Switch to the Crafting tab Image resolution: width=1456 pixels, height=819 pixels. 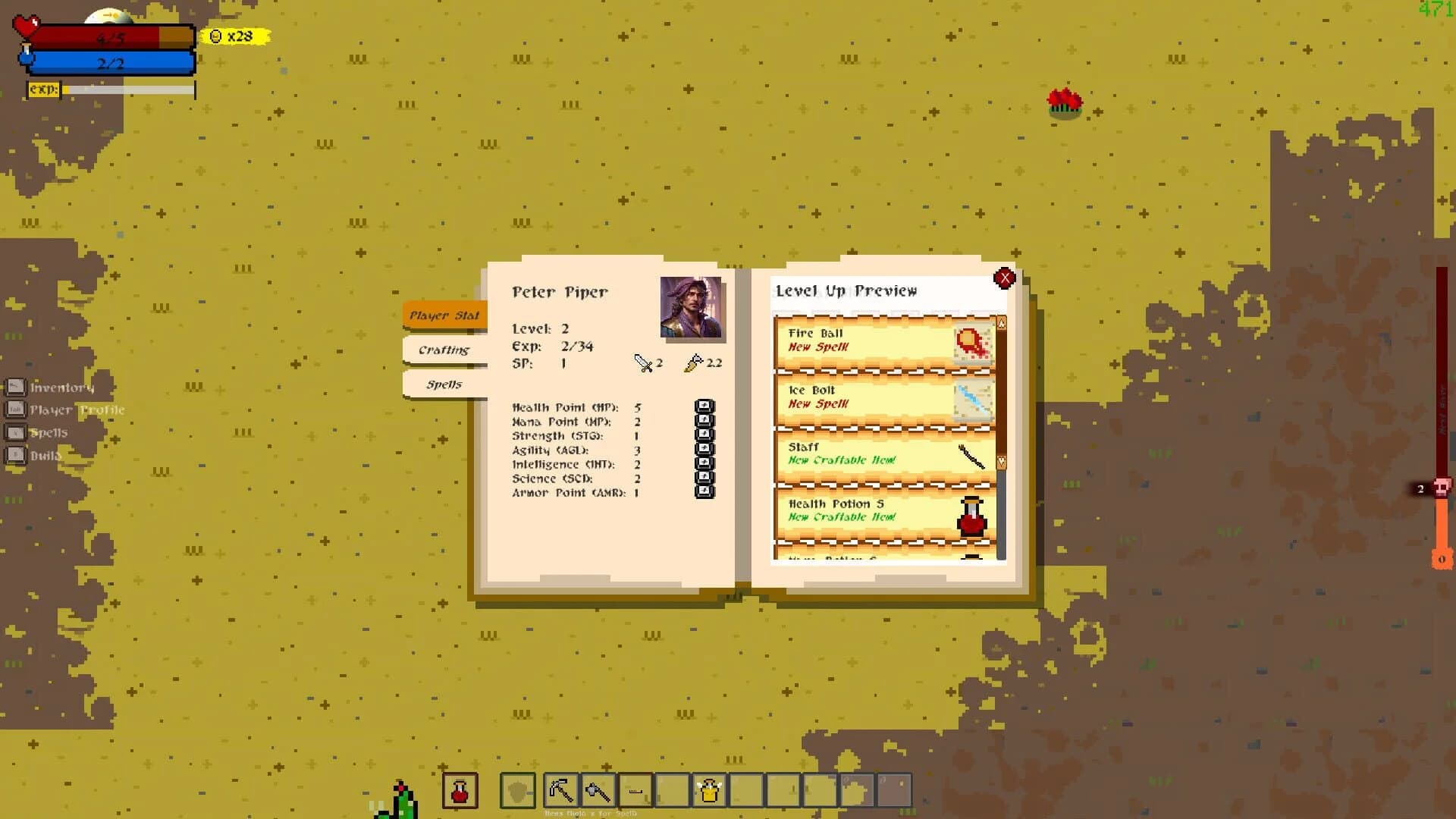444,350
